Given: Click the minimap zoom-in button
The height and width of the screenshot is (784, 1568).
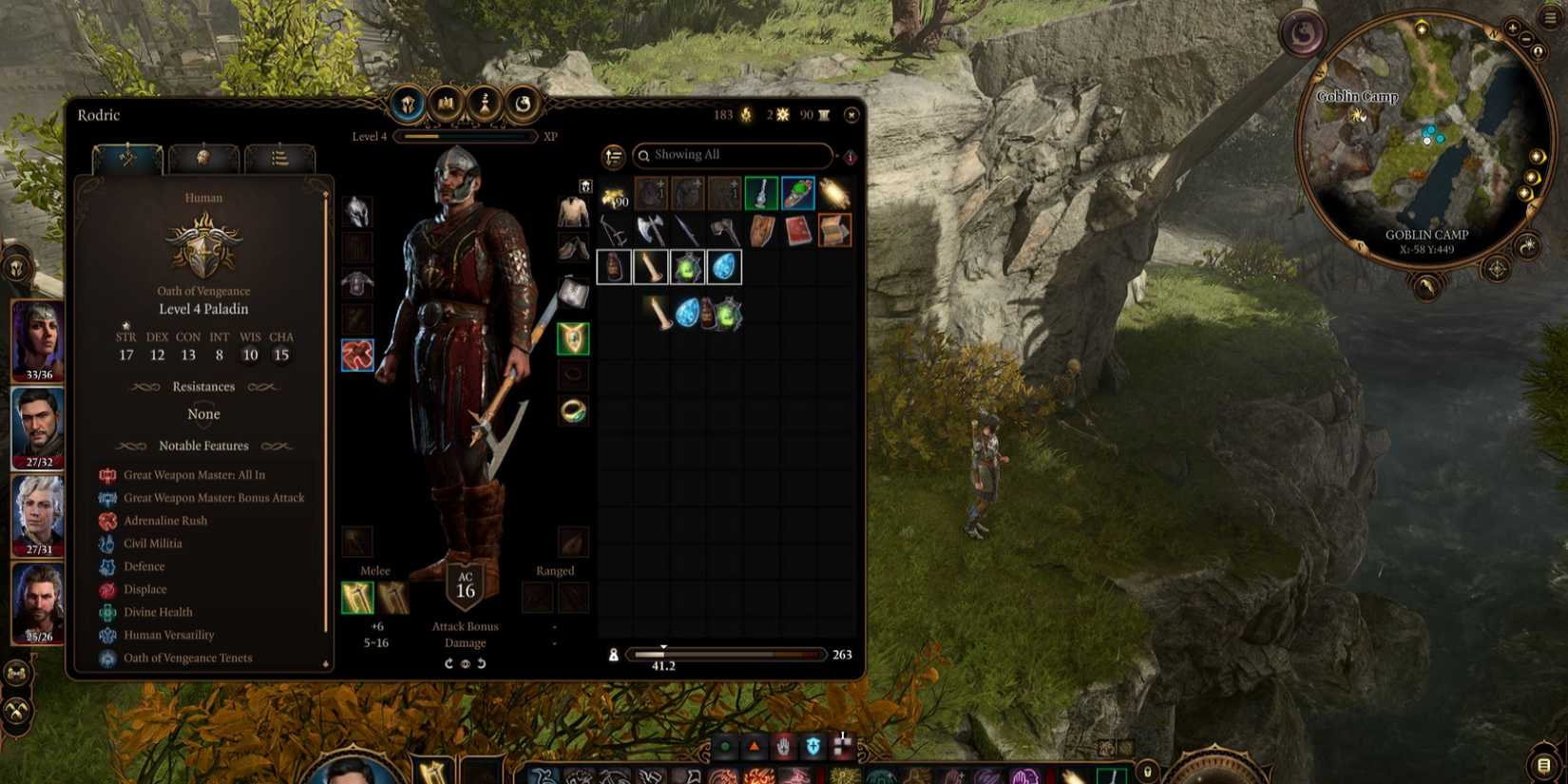Looking at the screenshot, I should 1515,29.
